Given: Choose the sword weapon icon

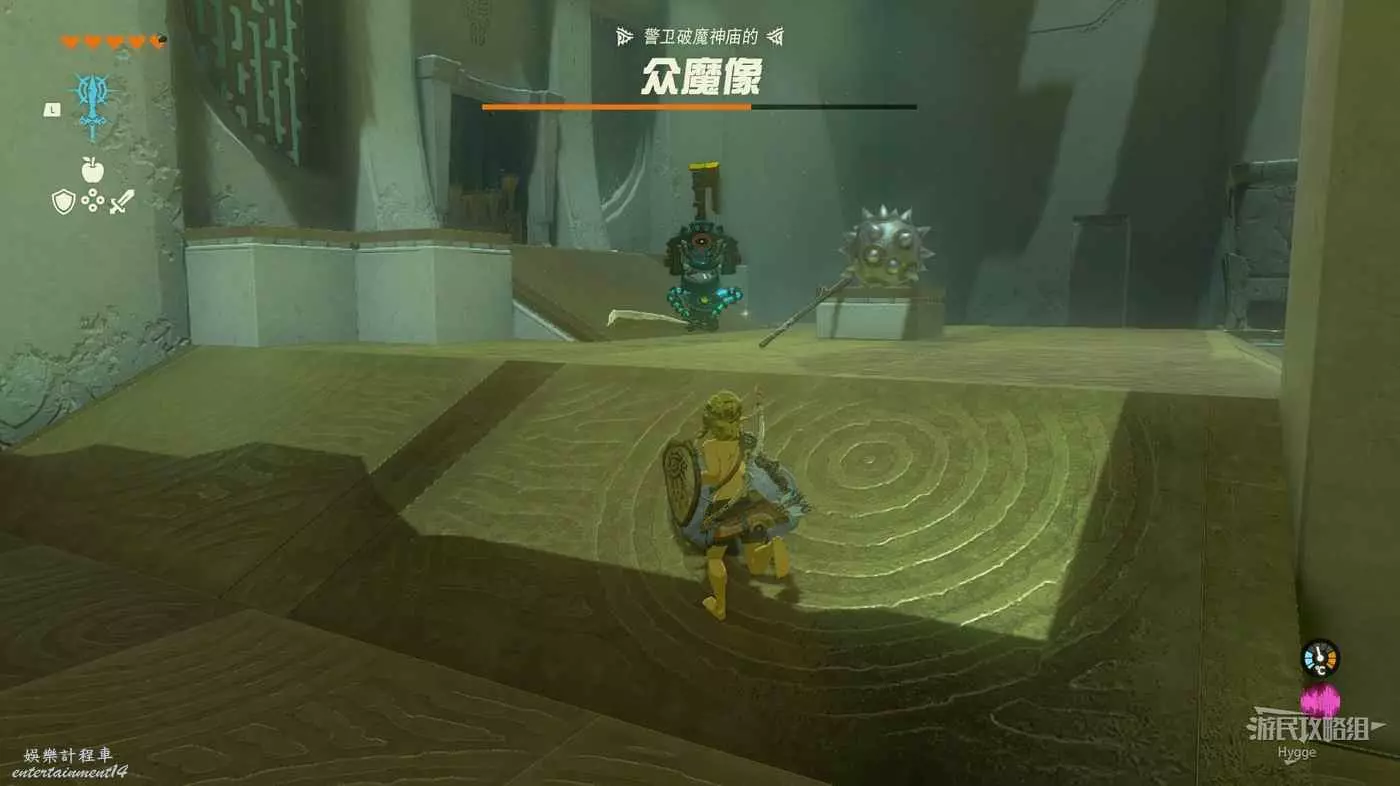Looking at the screenshot, I should pyautogui.click(x=122, y=202).
